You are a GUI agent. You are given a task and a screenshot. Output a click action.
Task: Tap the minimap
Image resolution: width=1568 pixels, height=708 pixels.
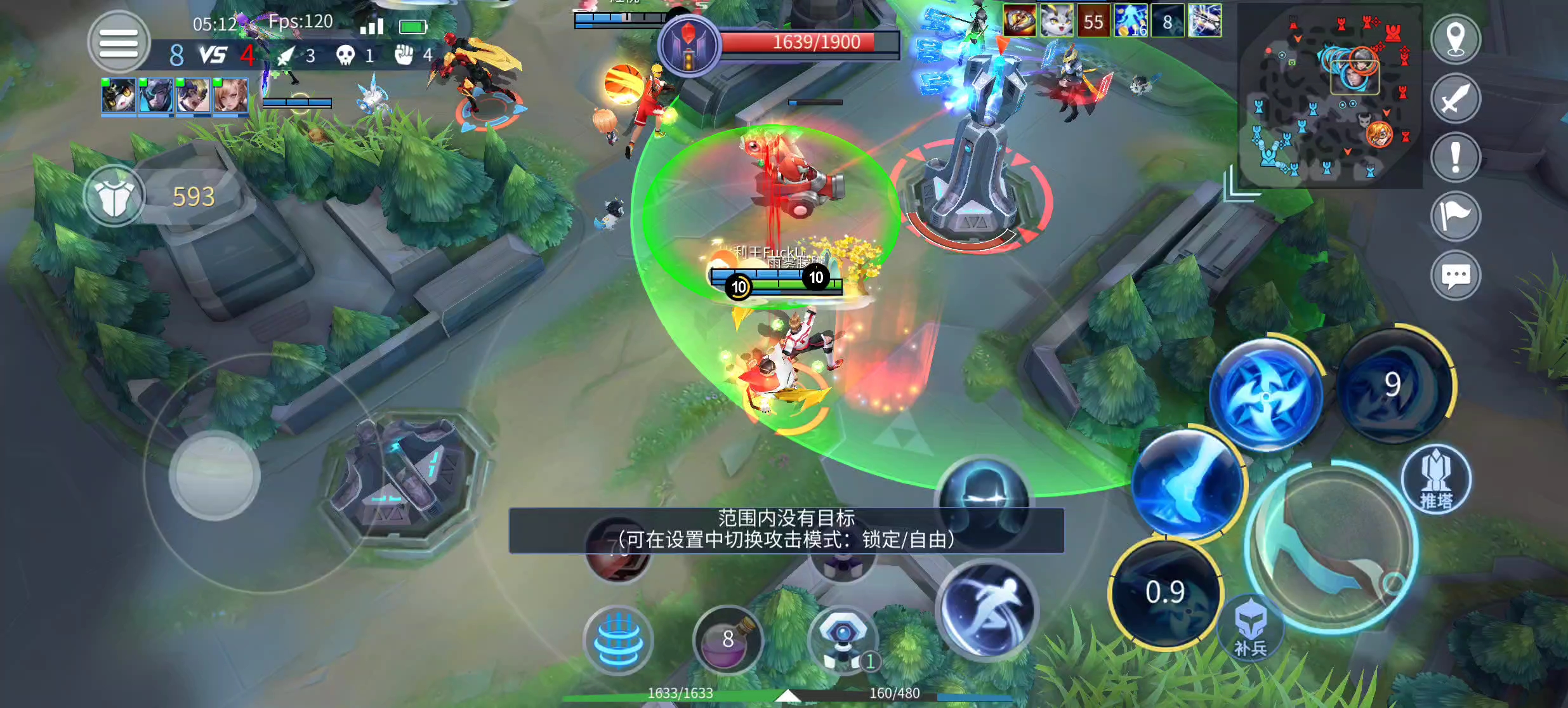[x=1330, y=96]
